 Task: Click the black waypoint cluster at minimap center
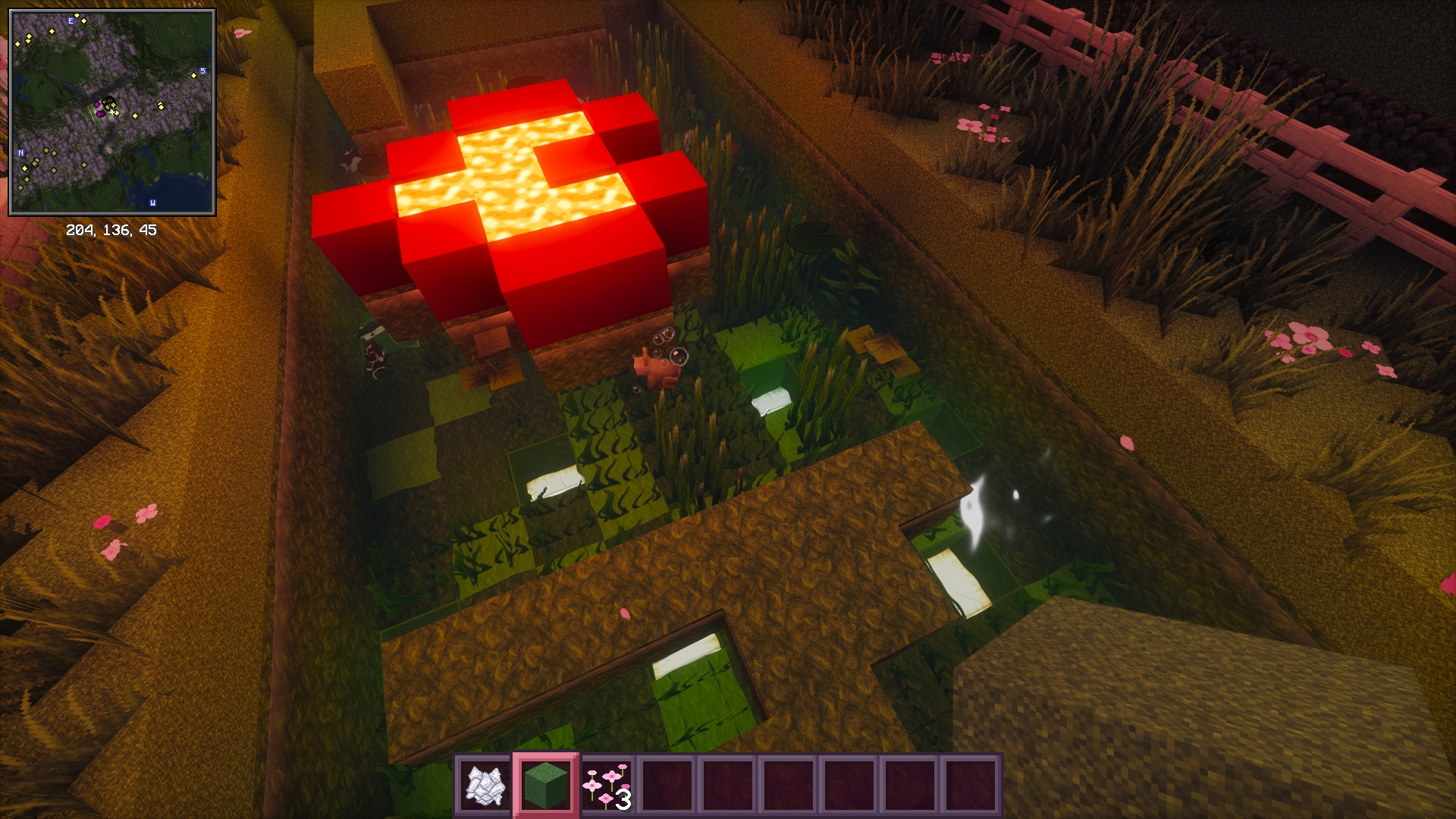[108, 100]
